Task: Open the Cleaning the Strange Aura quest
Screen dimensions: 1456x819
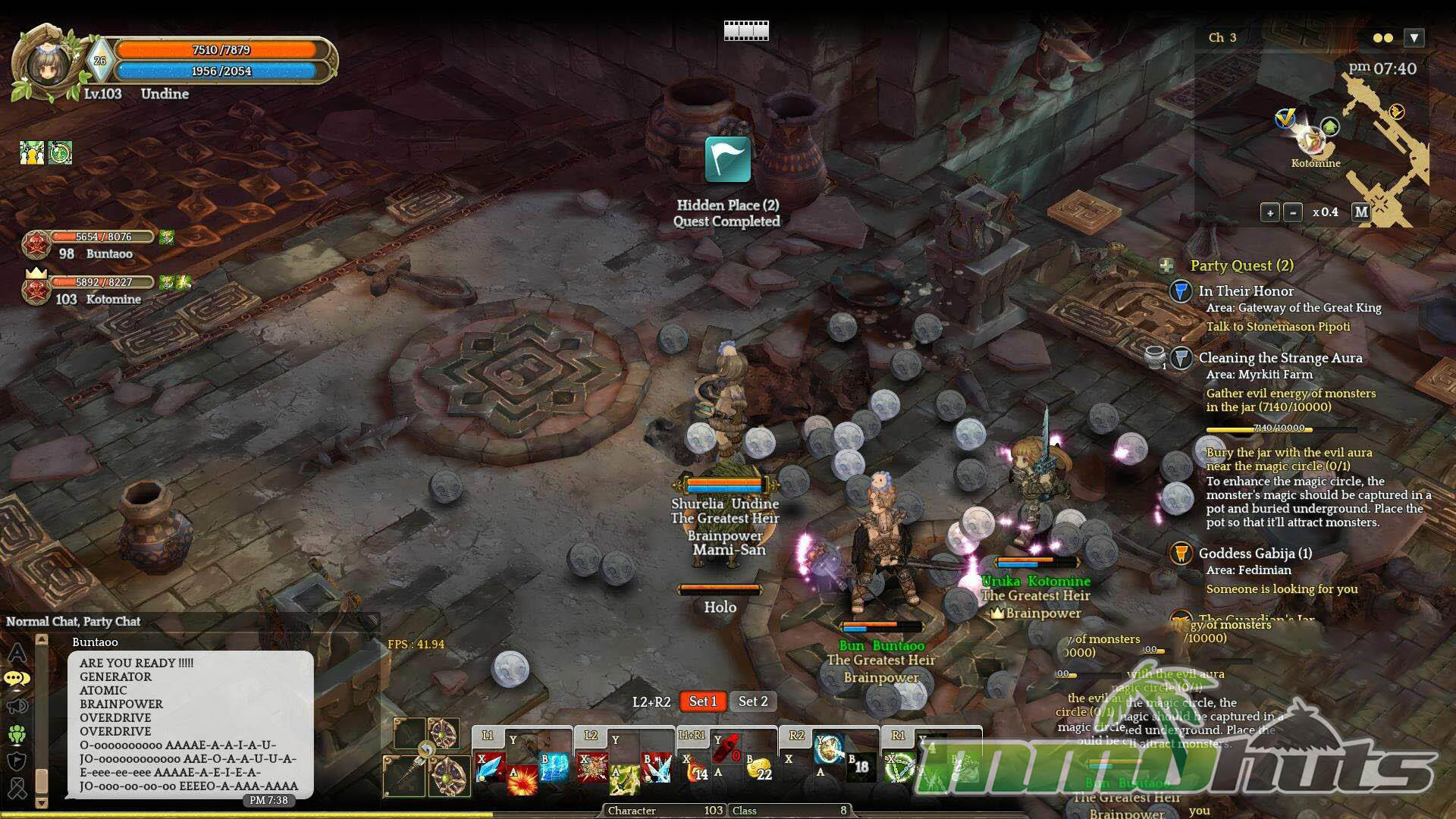Action: [x=1280, y=358]
